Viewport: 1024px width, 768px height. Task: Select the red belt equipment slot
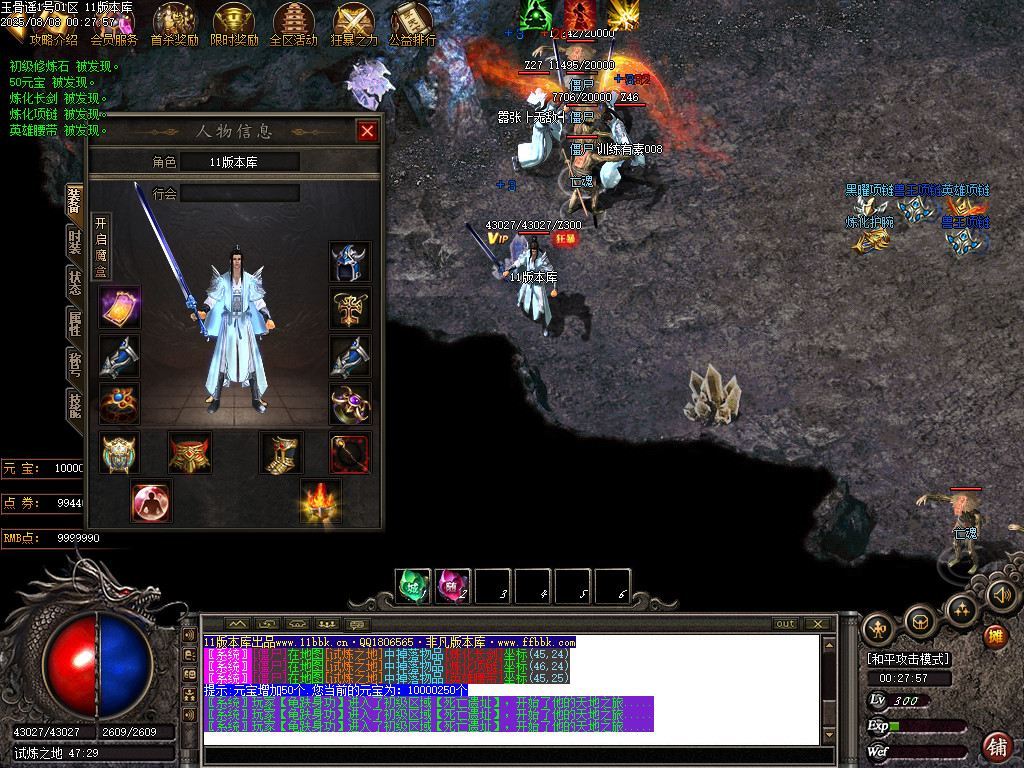pyautogui.click(x=189, y=453)
